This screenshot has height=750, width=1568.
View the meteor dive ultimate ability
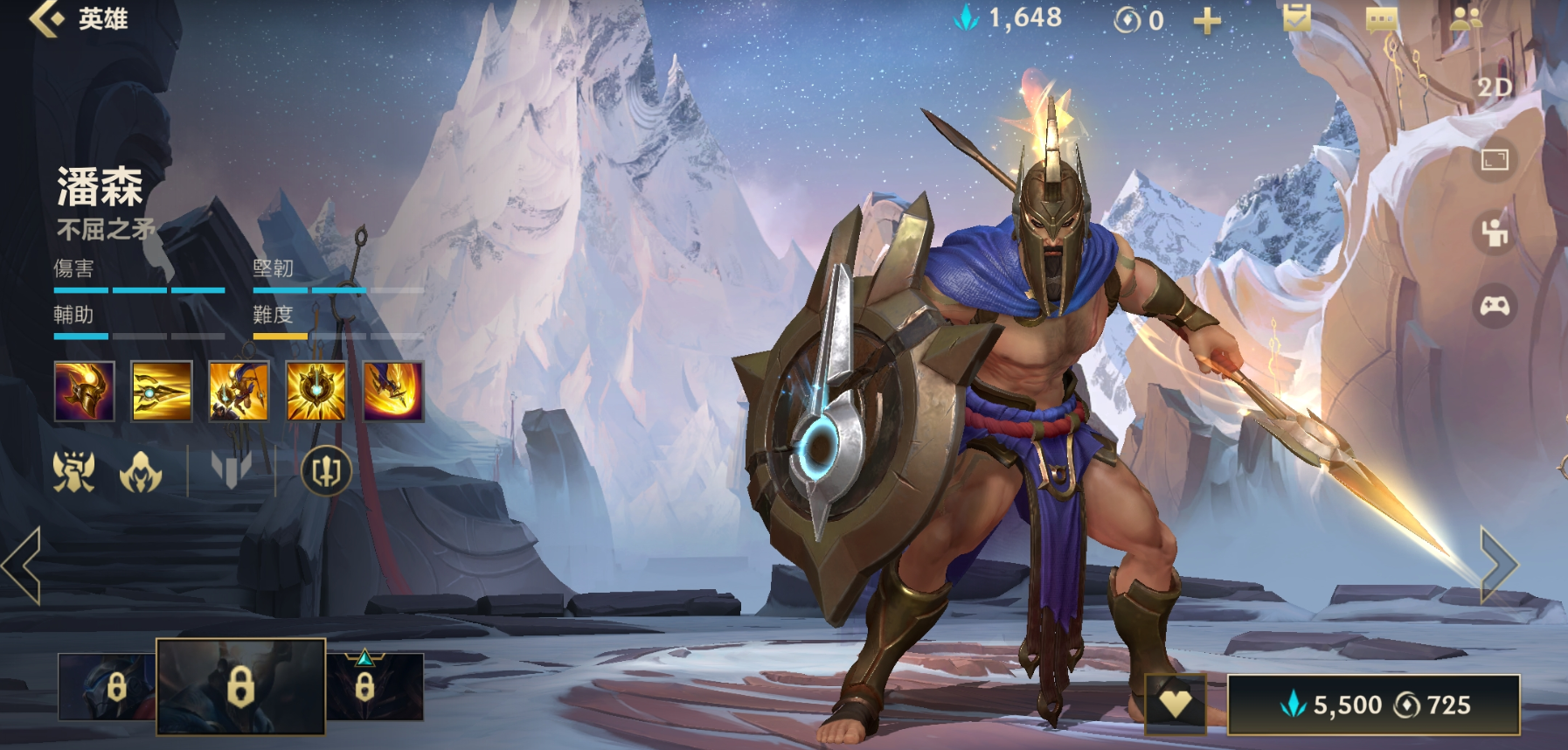(393, 391)
